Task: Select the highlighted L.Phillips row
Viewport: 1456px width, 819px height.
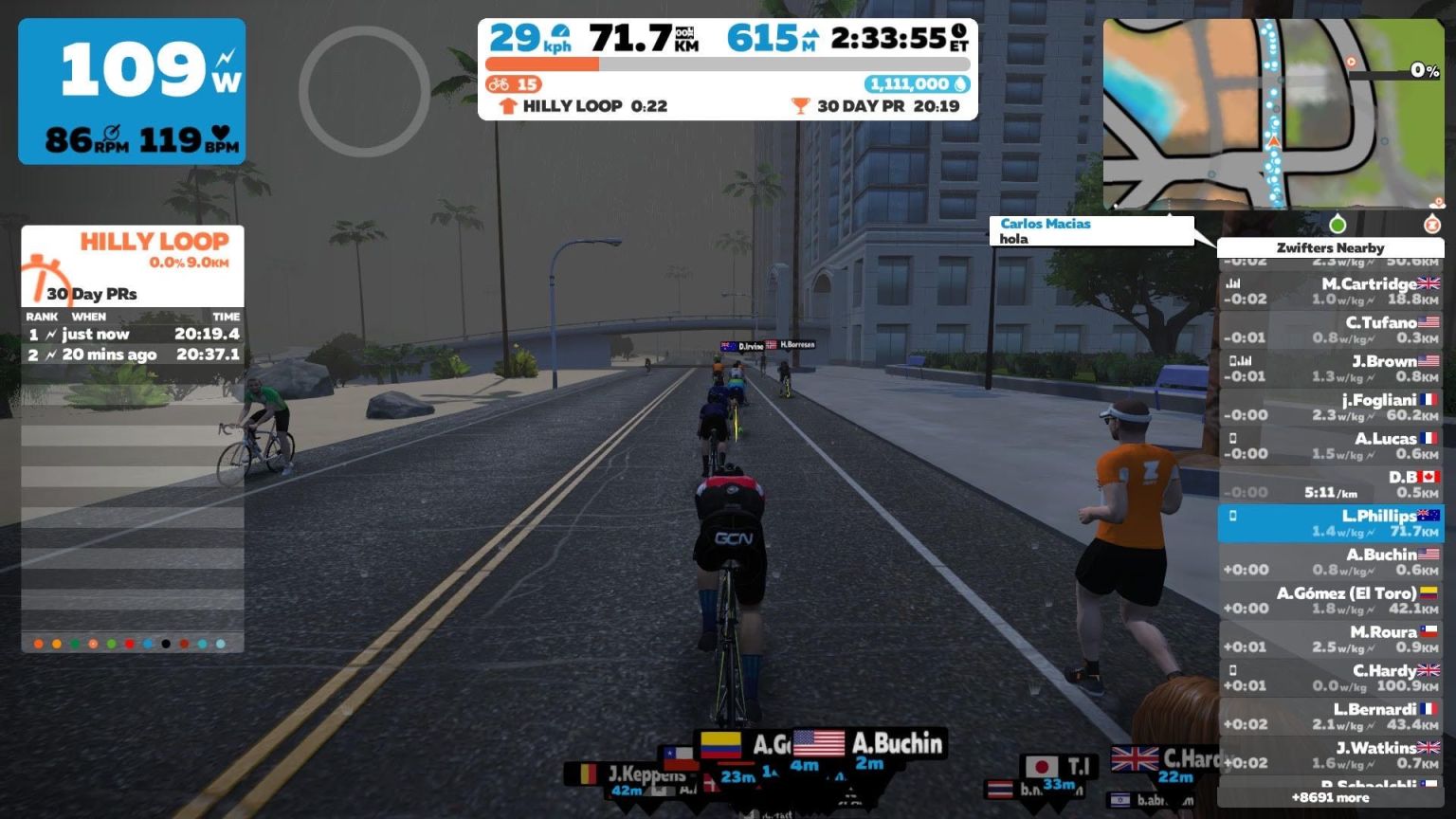Action: (1330, 523)
